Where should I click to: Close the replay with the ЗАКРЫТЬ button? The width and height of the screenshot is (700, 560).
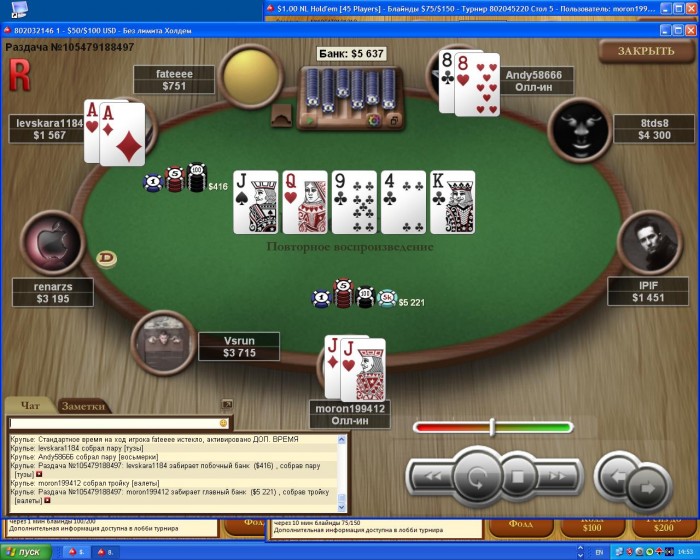click(x=646, y=51)
